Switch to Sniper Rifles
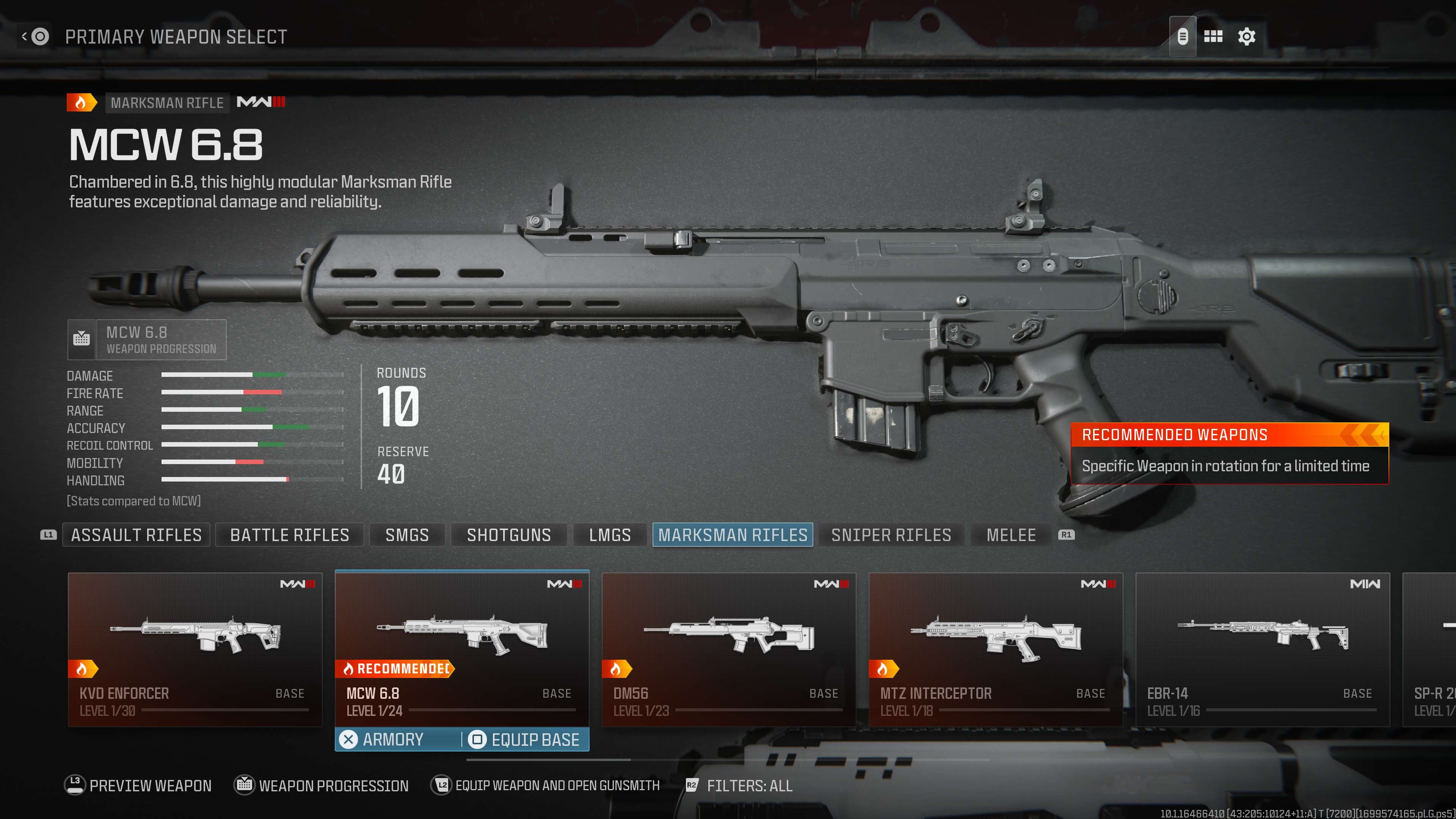1456x819 pixels. click(x=891, y=535)
